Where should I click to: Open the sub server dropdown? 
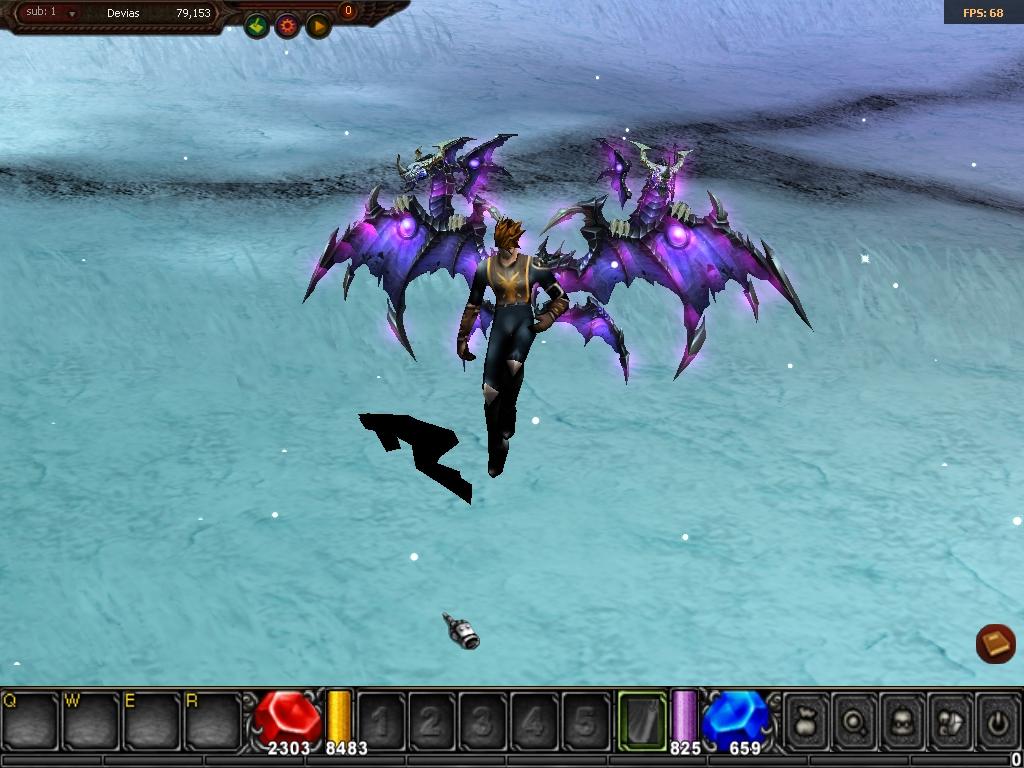tap(72, 14)
